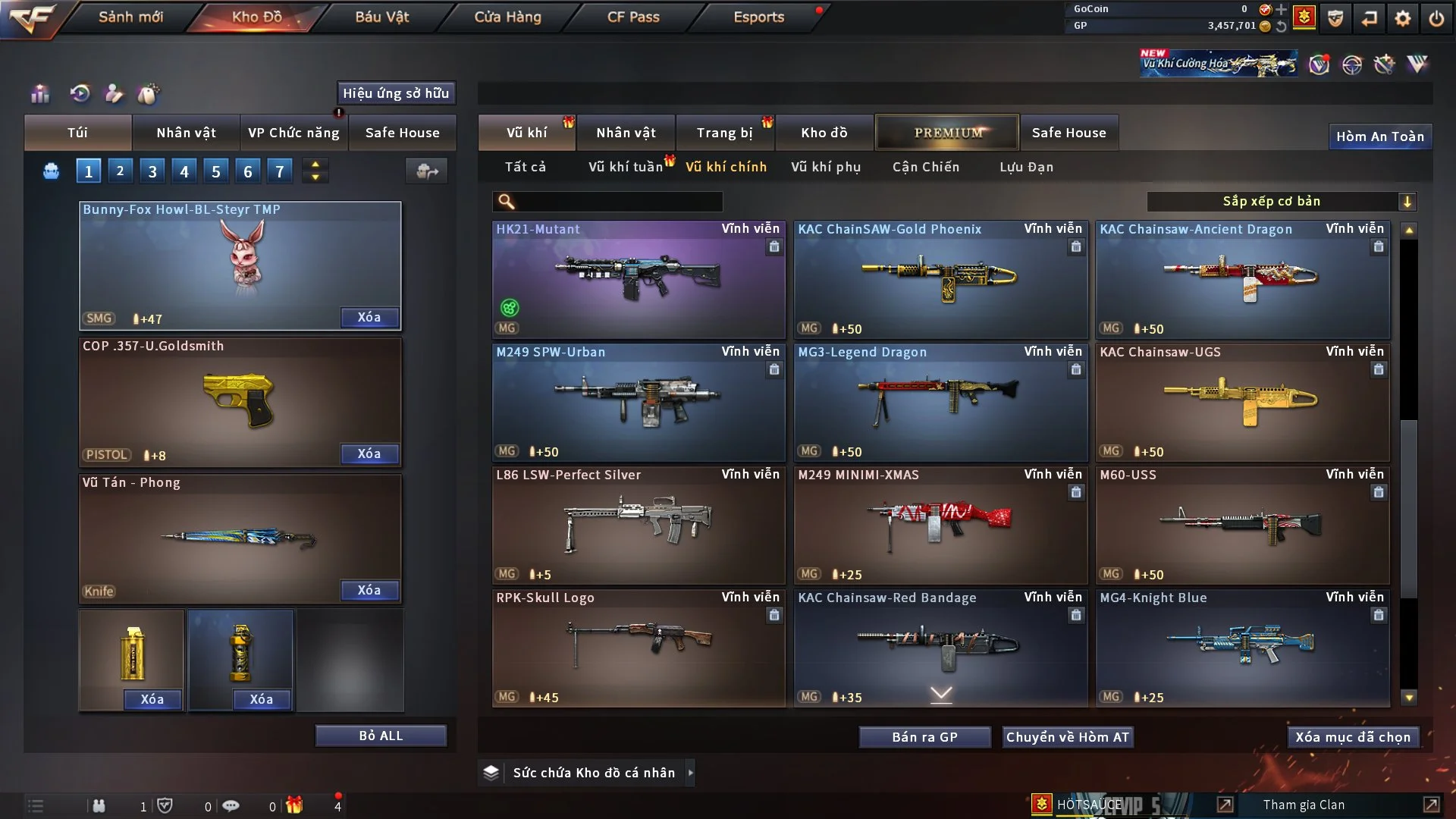Click the Bỏ ALL button

coord(381,736)
